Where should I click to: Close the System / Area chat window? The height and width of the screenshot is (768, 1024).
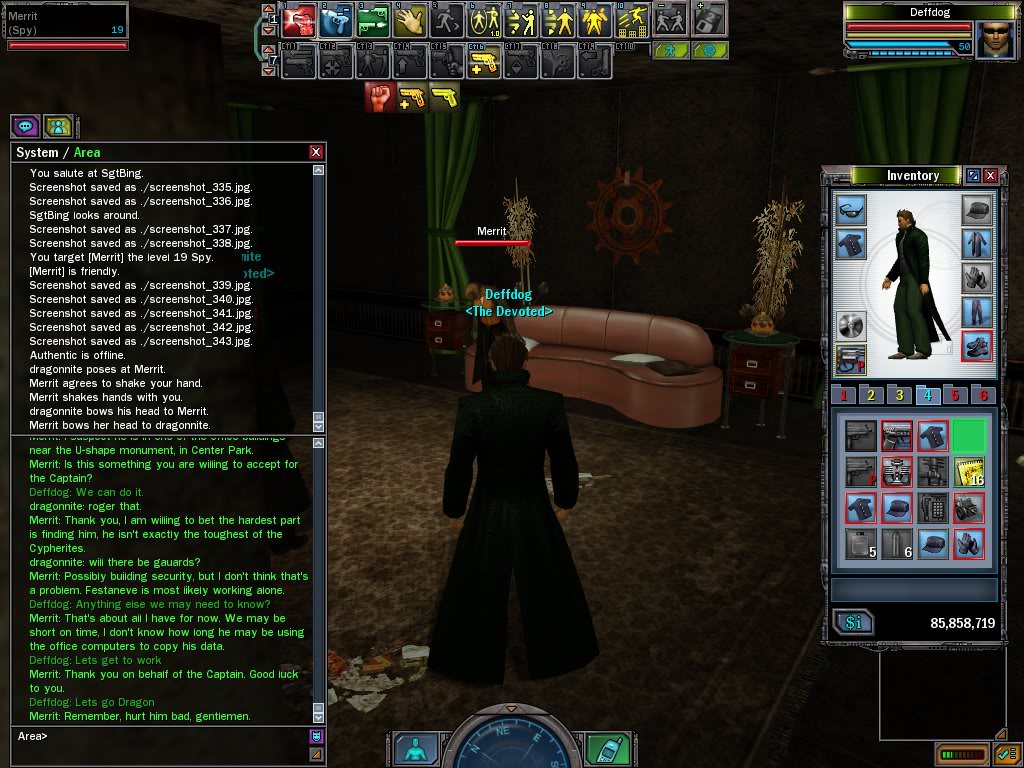point(316,152)
